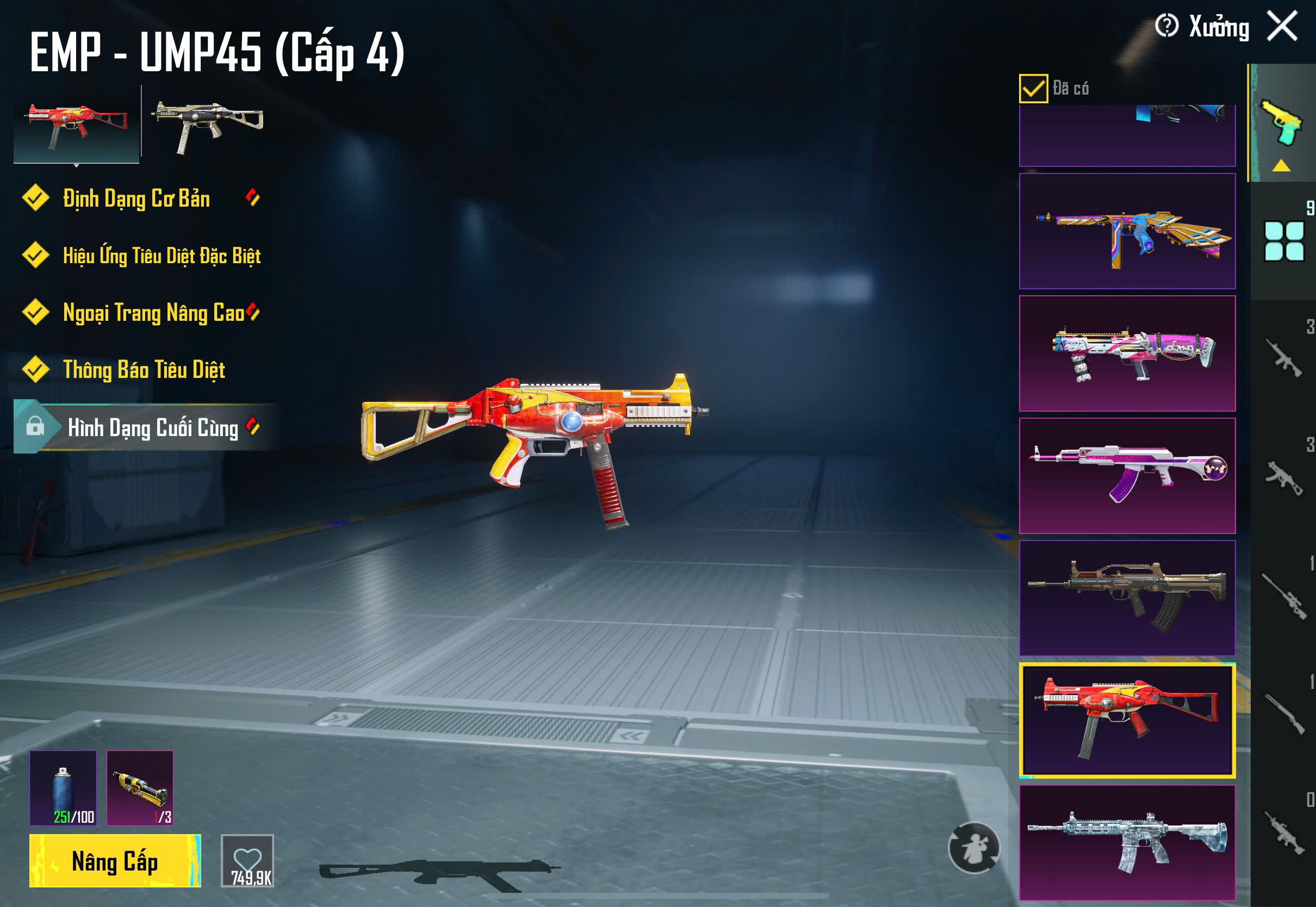Select the yellow gun-part material slot

coord(140,788)
